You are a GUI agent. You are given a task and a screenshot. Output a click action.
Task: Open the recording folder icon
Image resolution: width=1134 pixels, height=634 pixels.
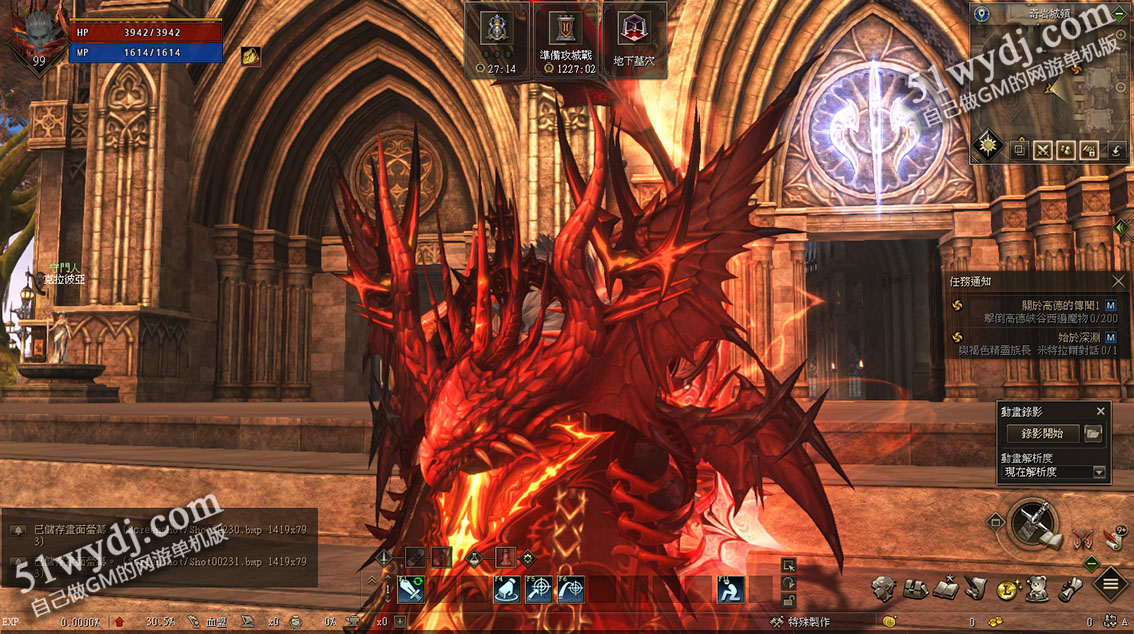click(1093, 434)
